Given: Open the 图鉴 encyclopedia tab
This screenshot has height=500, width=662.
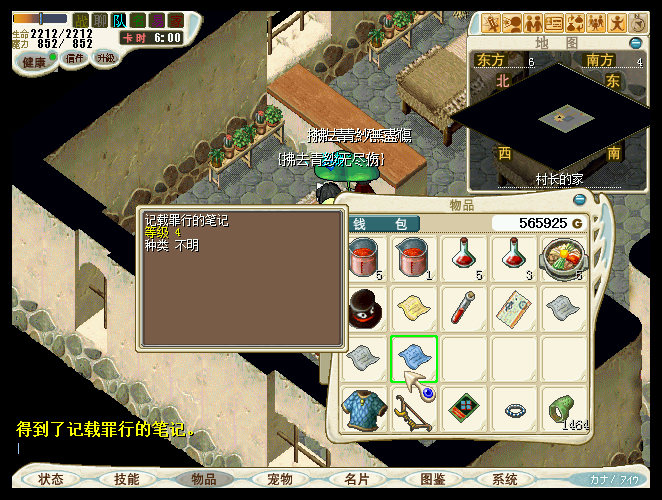Looking at the screenshot, I should point(433,480).
